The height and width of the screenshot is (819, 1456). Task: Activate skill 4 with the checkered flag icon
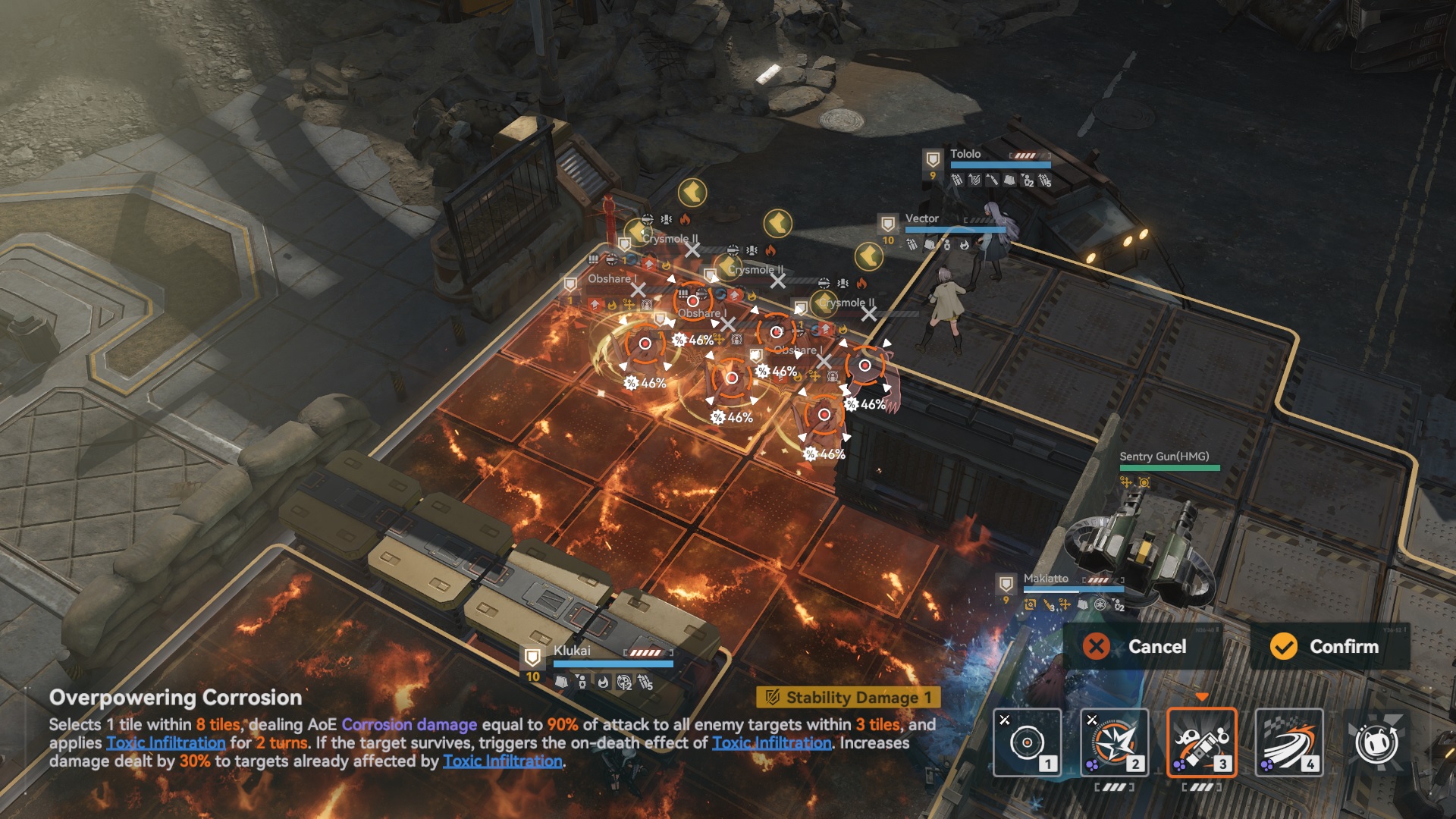coord(1288,742)
